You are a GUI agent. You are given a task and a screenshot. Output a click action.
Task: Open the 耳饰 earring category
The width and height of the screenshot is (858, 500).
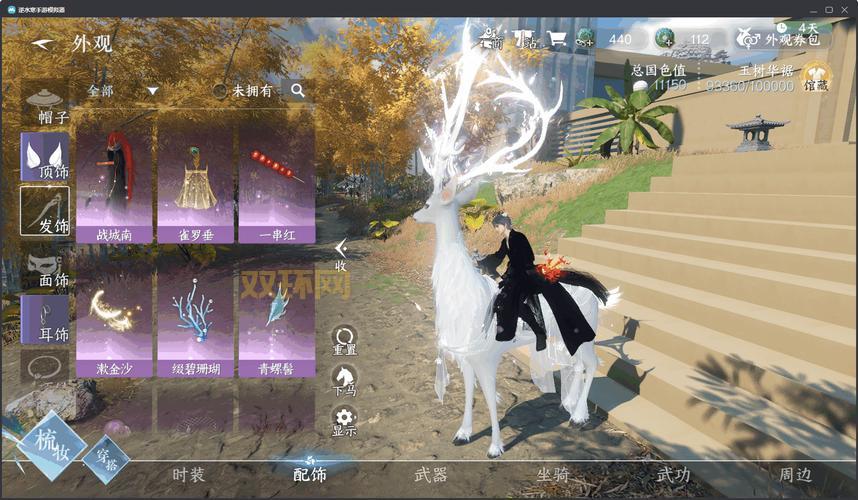pos(45,320)
